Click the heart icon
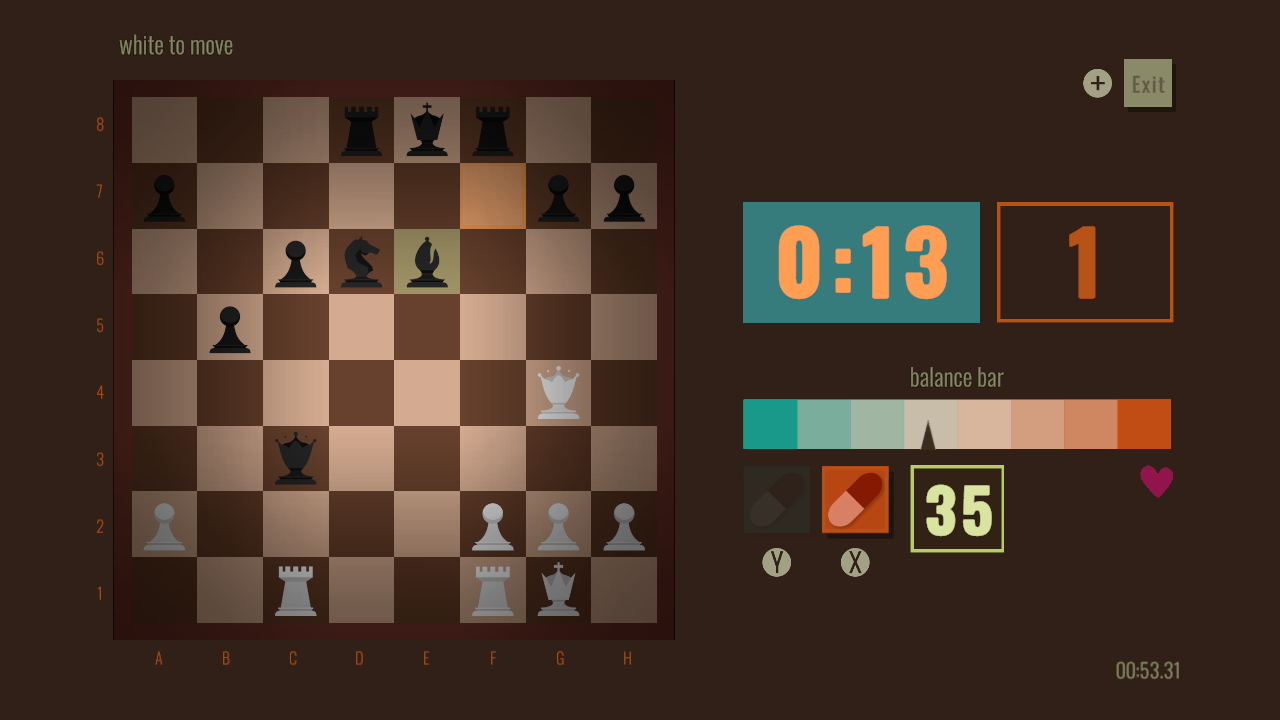 point(1156,481)
